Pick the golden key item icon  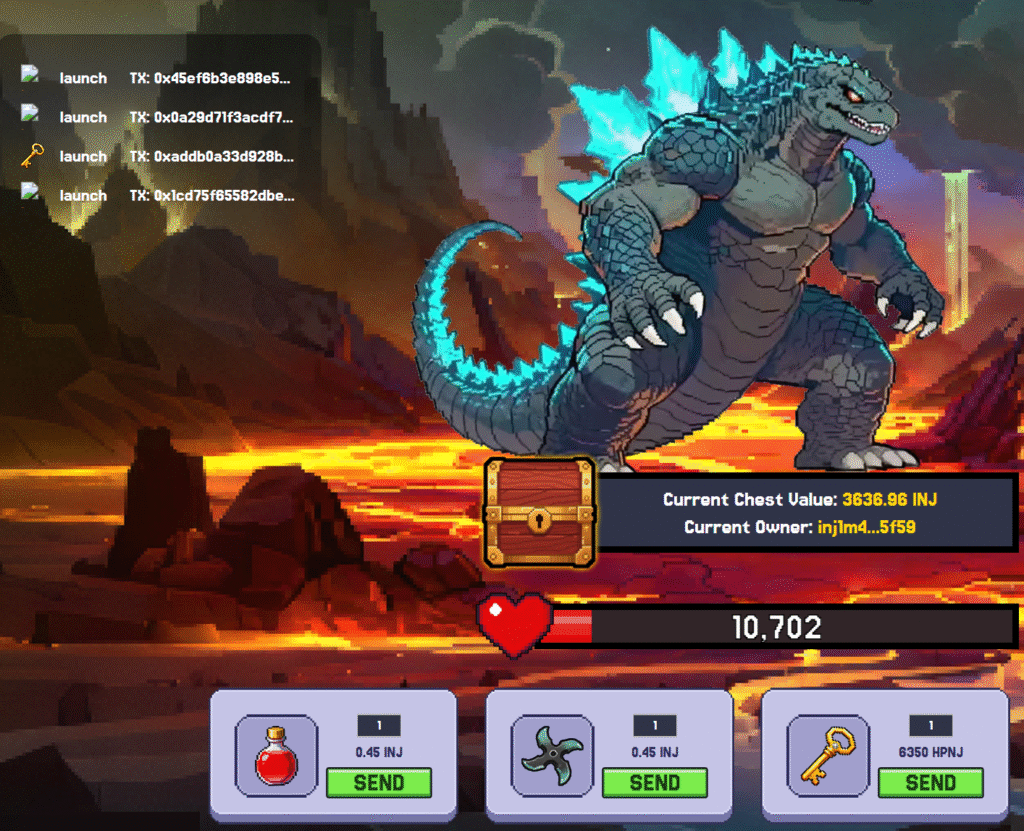pos(828,756)
